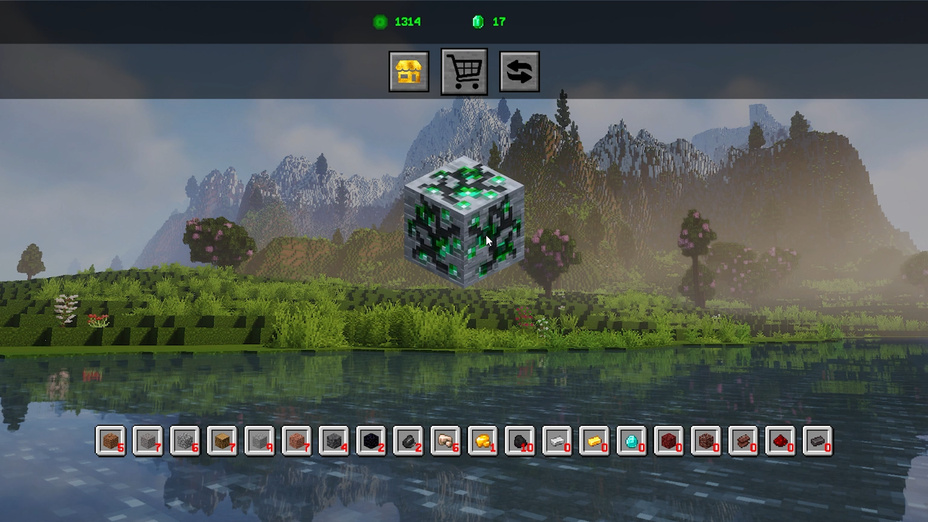Open the golden shop stall button

408,72
